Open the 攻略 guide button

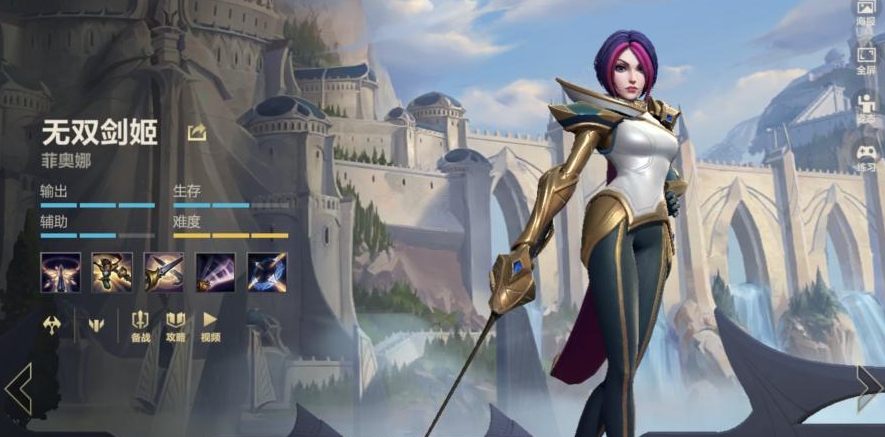point(176,326)
